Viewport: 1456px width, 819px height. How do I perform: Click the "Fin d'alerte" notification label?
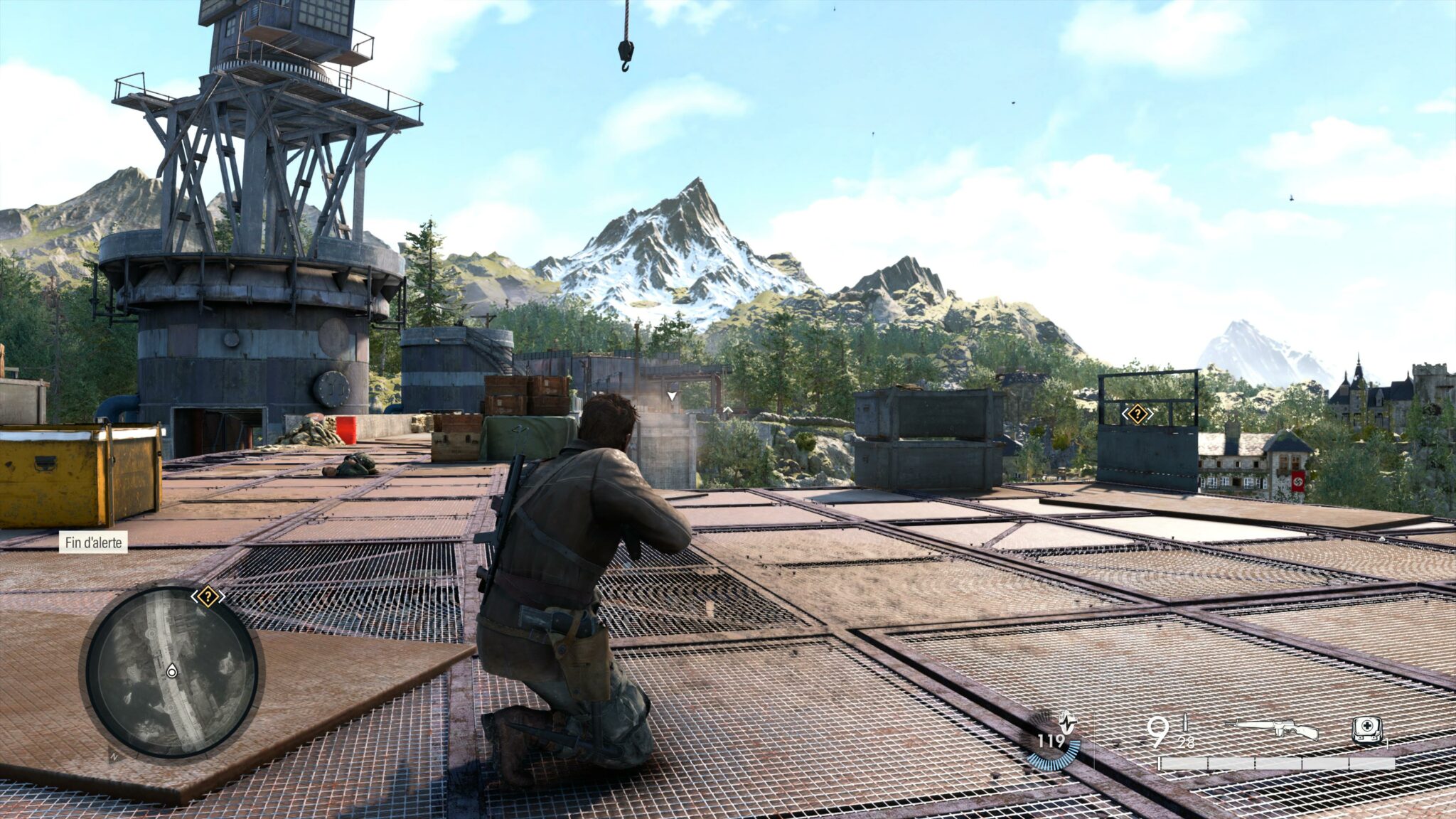pos(93,542)
